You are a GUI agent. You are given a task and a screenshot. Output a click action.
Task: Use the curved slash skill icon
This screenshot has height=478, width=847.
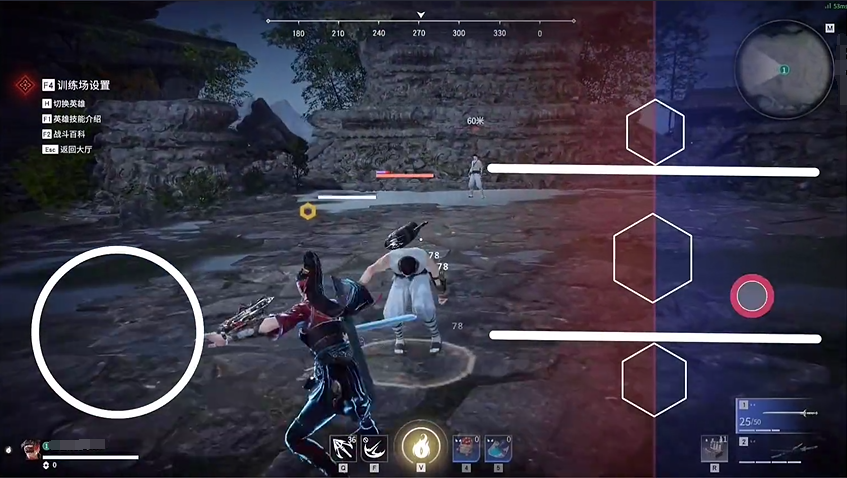click(377, 447)
